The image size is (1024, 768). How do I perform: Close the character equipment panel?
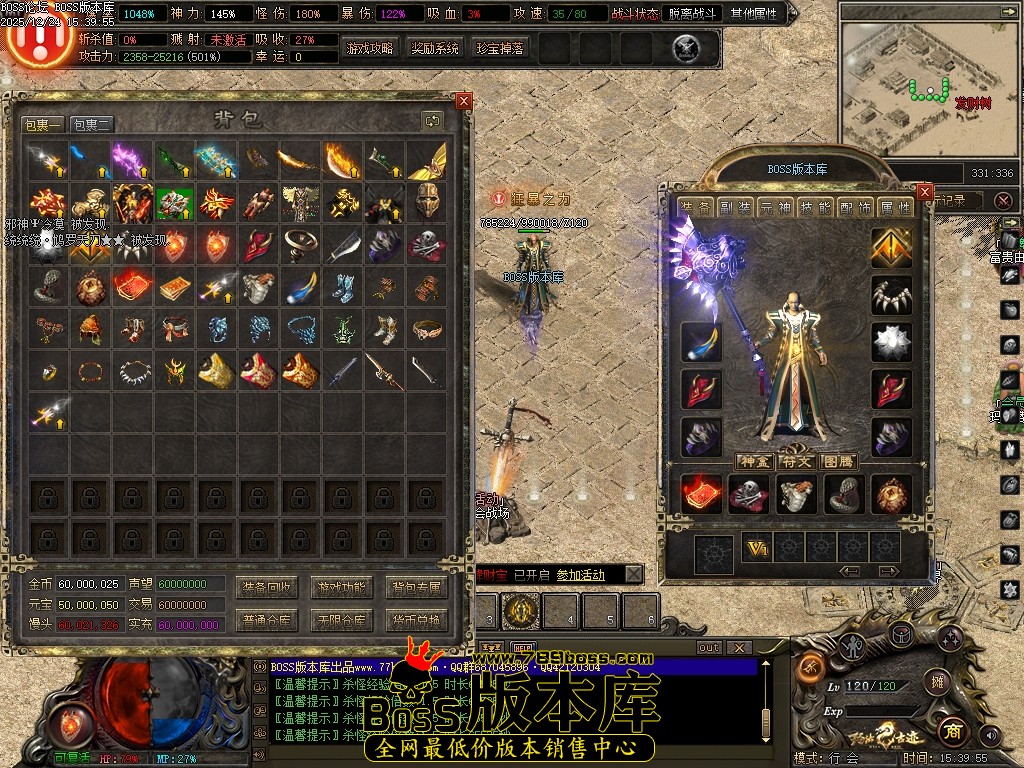tap(925, 192)
